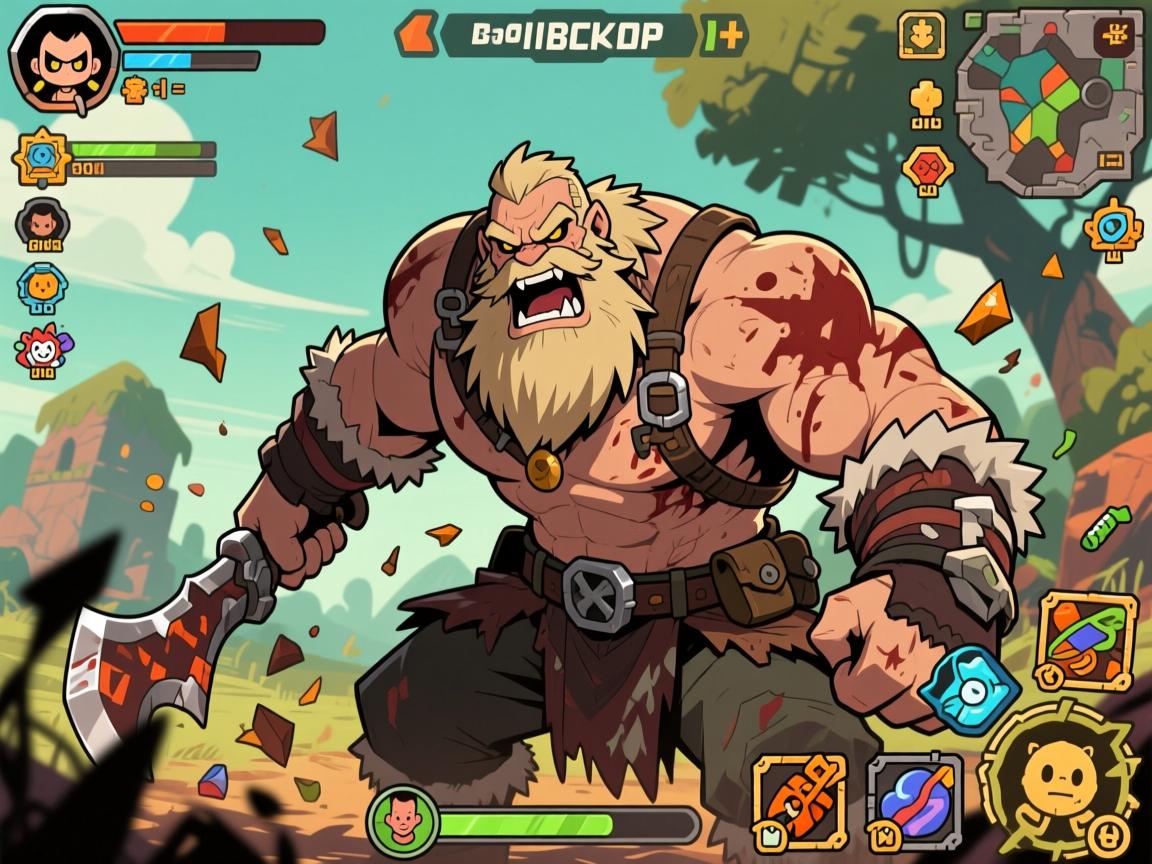Click the round grey minimap marker
The width and height of the screenshot is (1152, 864).
tap(1097, 95)
